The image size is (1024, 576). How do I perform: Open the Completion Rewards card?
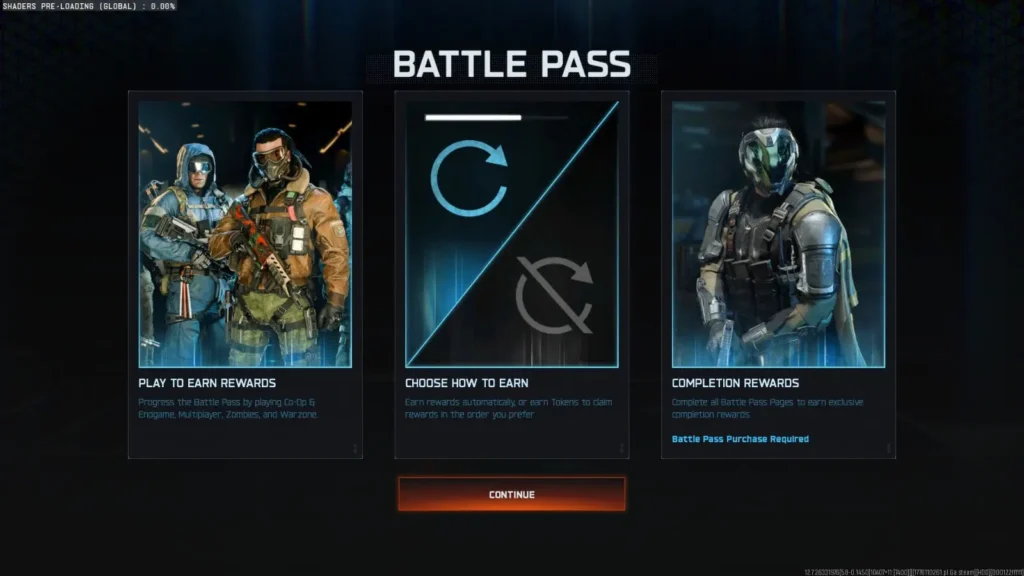click(778, 274)
